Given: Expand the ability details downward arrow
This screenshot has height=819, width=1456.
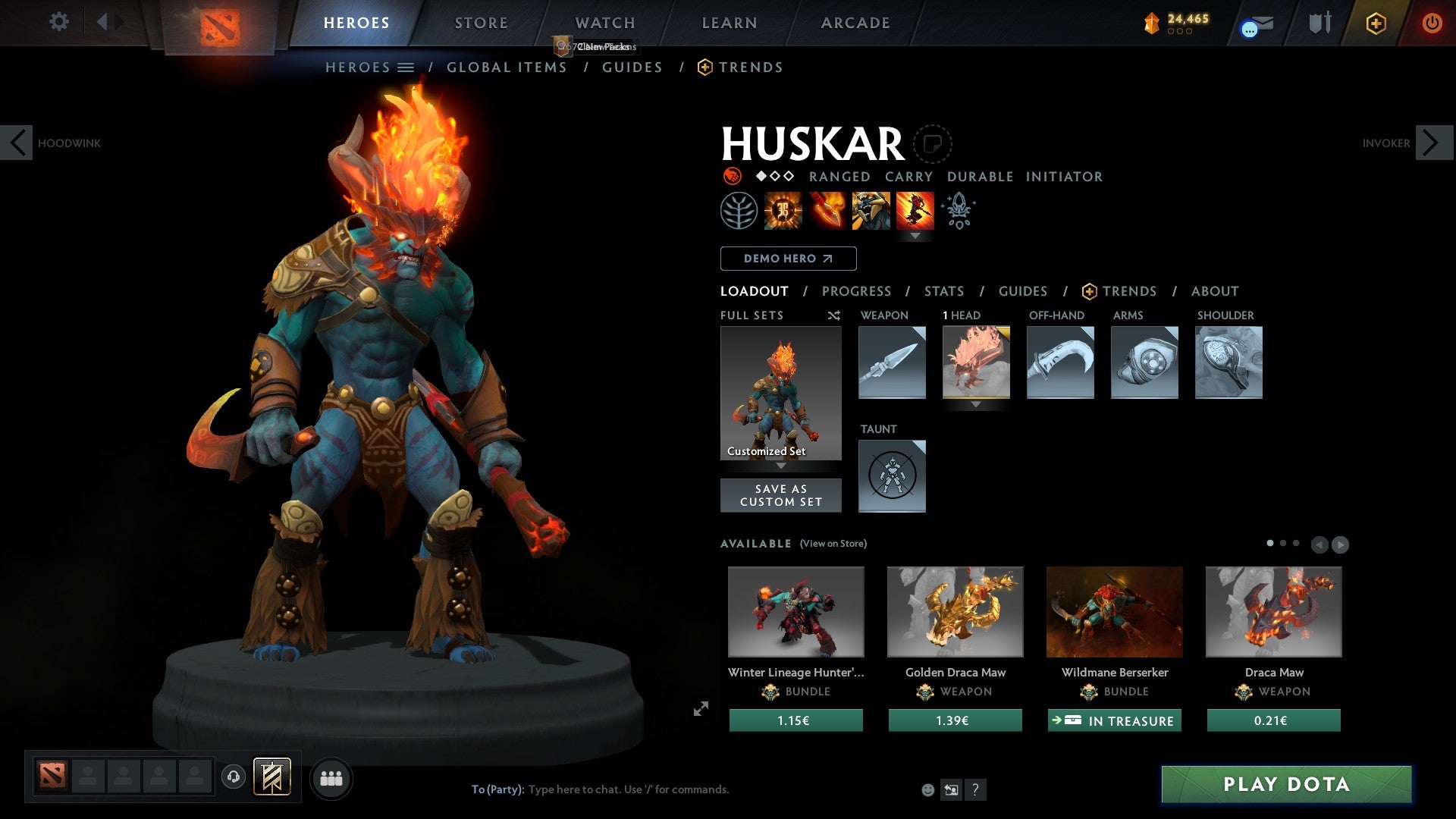Looking at the screenshot, I should (x=917, y=236).
